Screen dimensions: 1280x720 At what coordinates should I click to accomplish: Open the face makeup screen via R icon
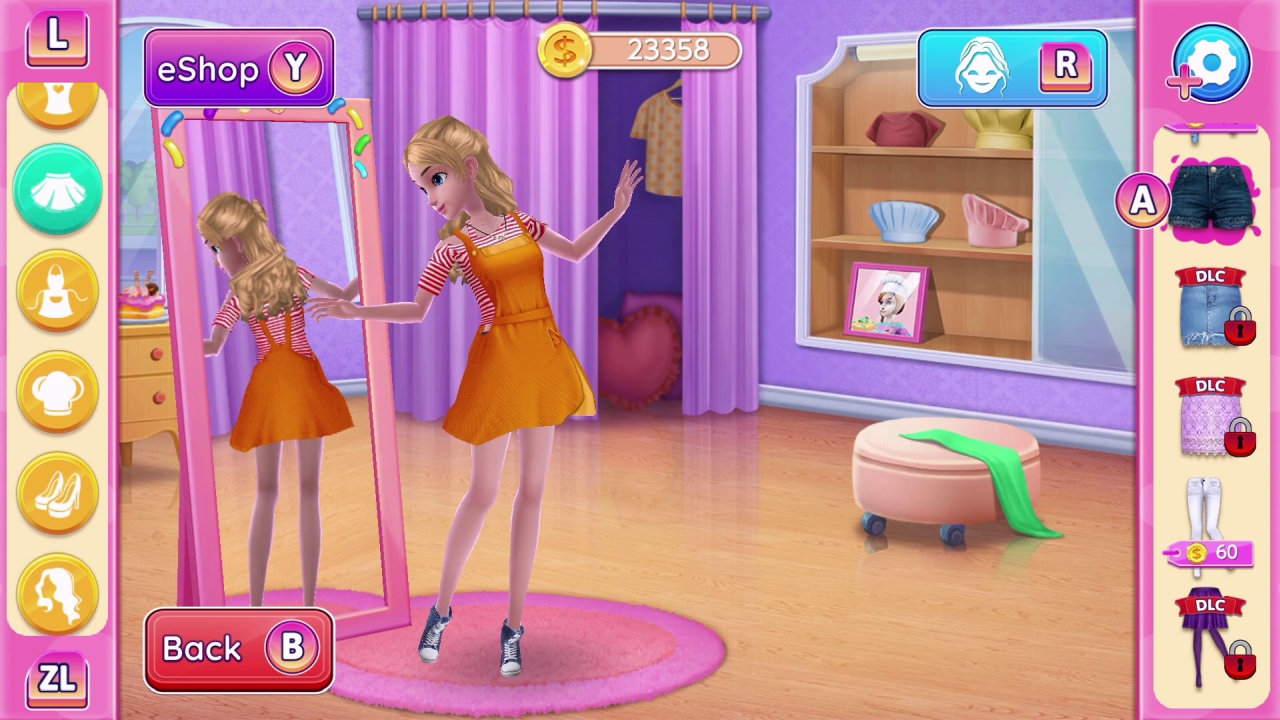(x=1012, y=68)
